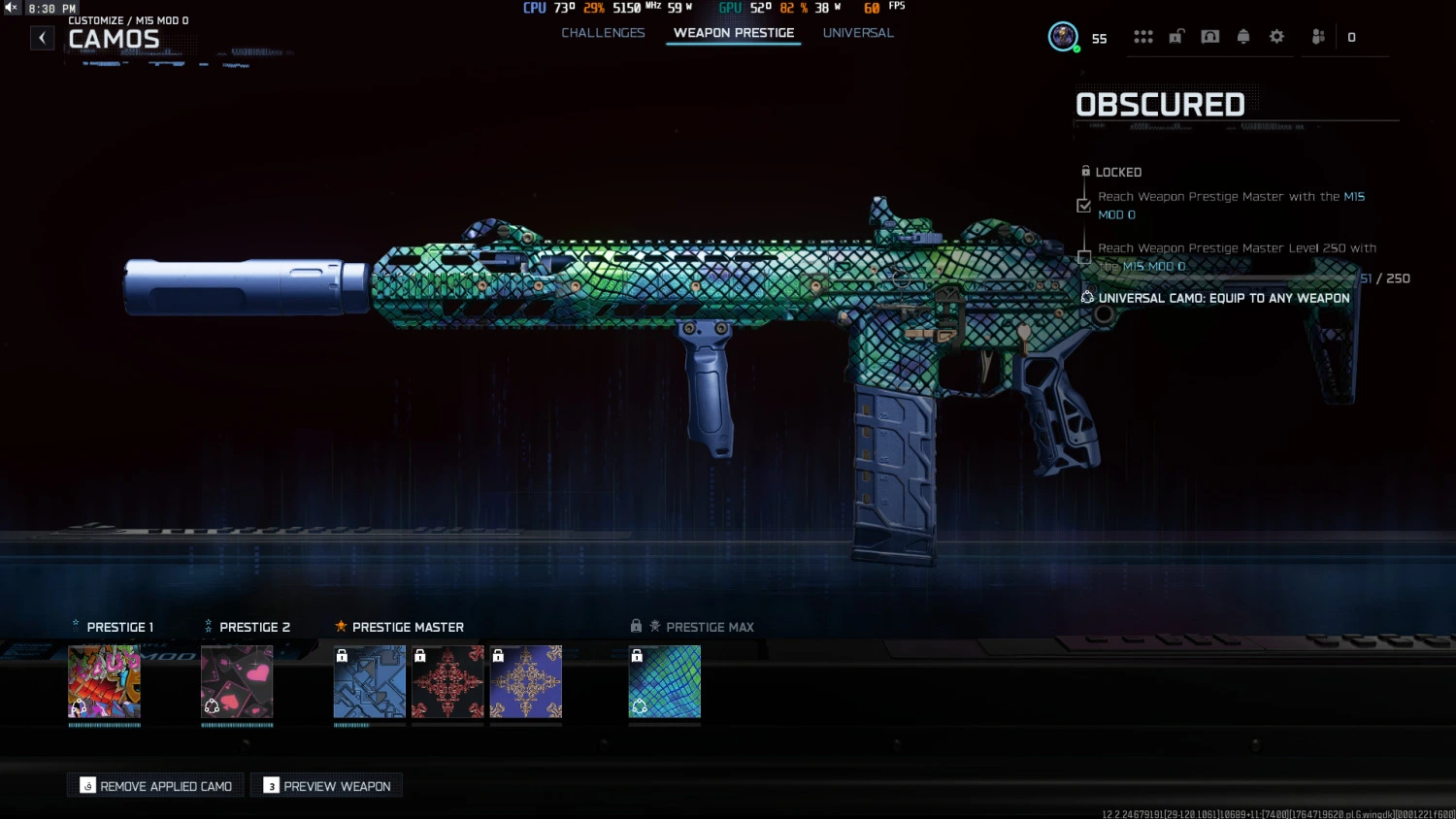Click the back arrow next to Camos
Image resolution: width=1456 pixels, height=819 pixels.
coord(42,37)
